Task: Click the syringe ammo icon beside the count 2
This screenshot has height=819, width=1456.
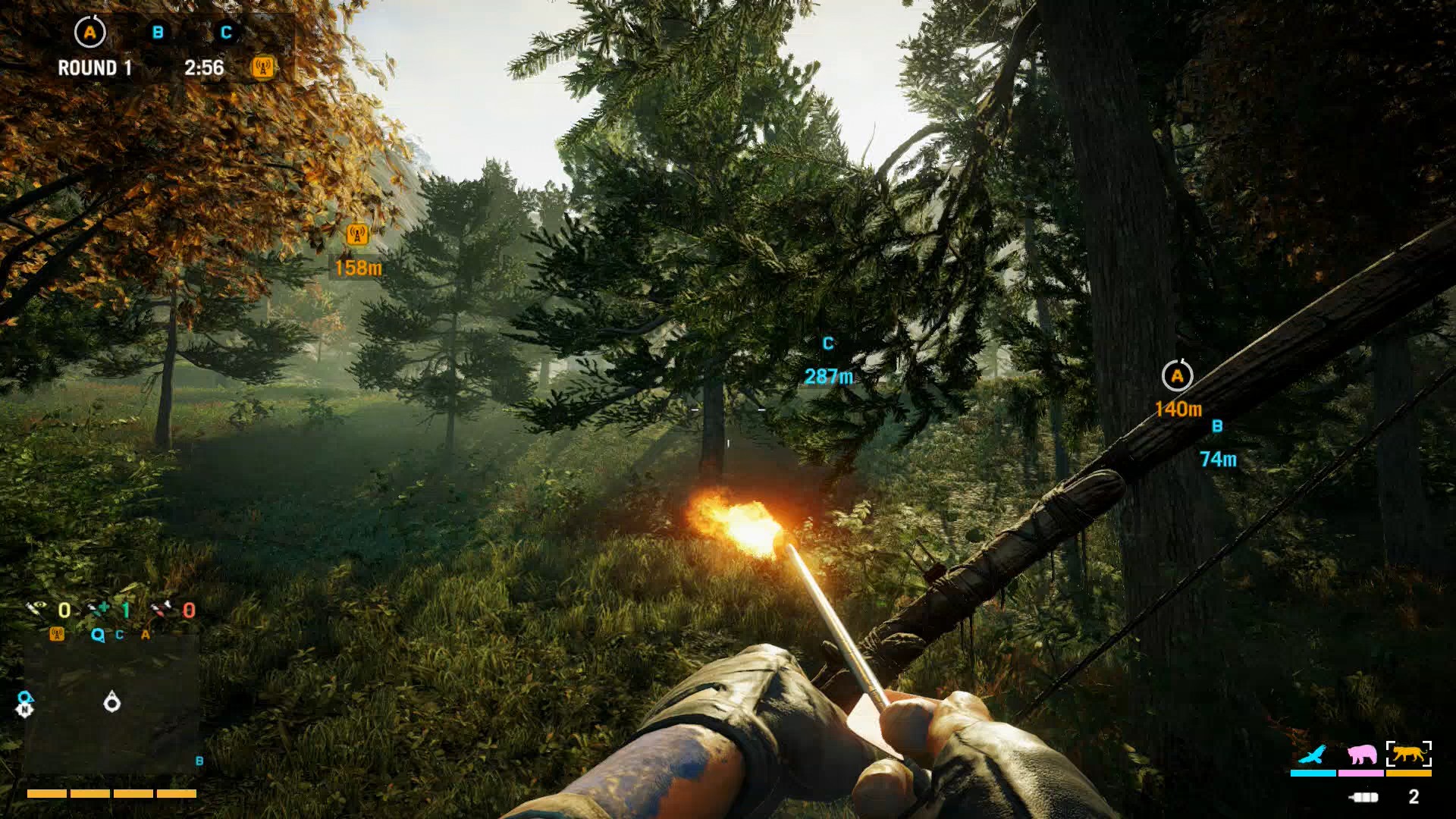Action: click(1363, 797)
